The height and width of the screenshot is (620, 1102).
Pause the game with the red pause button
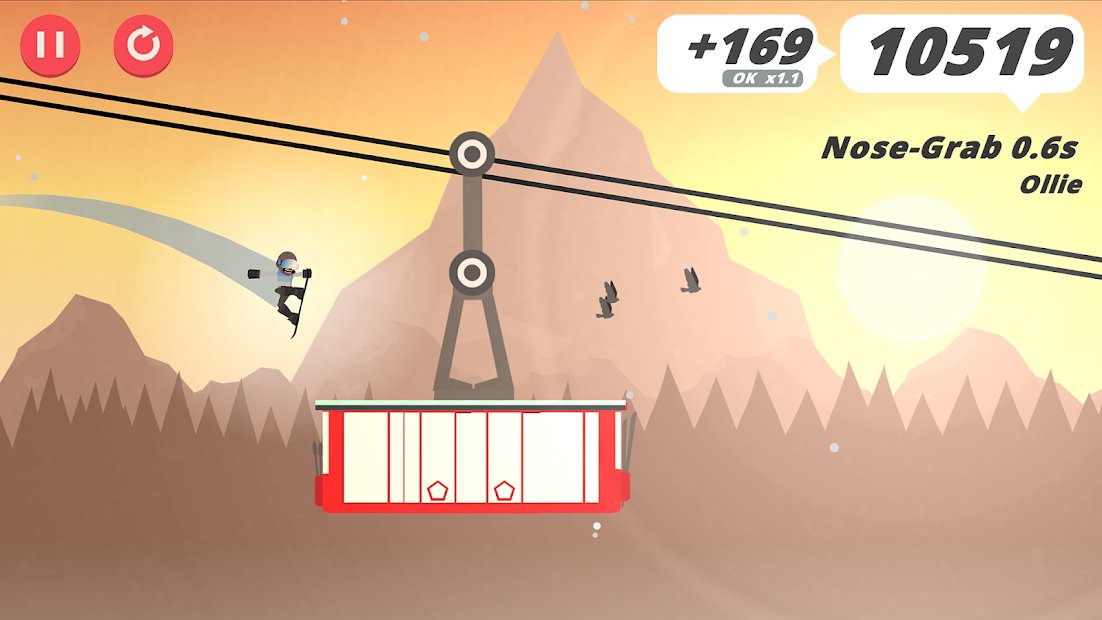50,46
